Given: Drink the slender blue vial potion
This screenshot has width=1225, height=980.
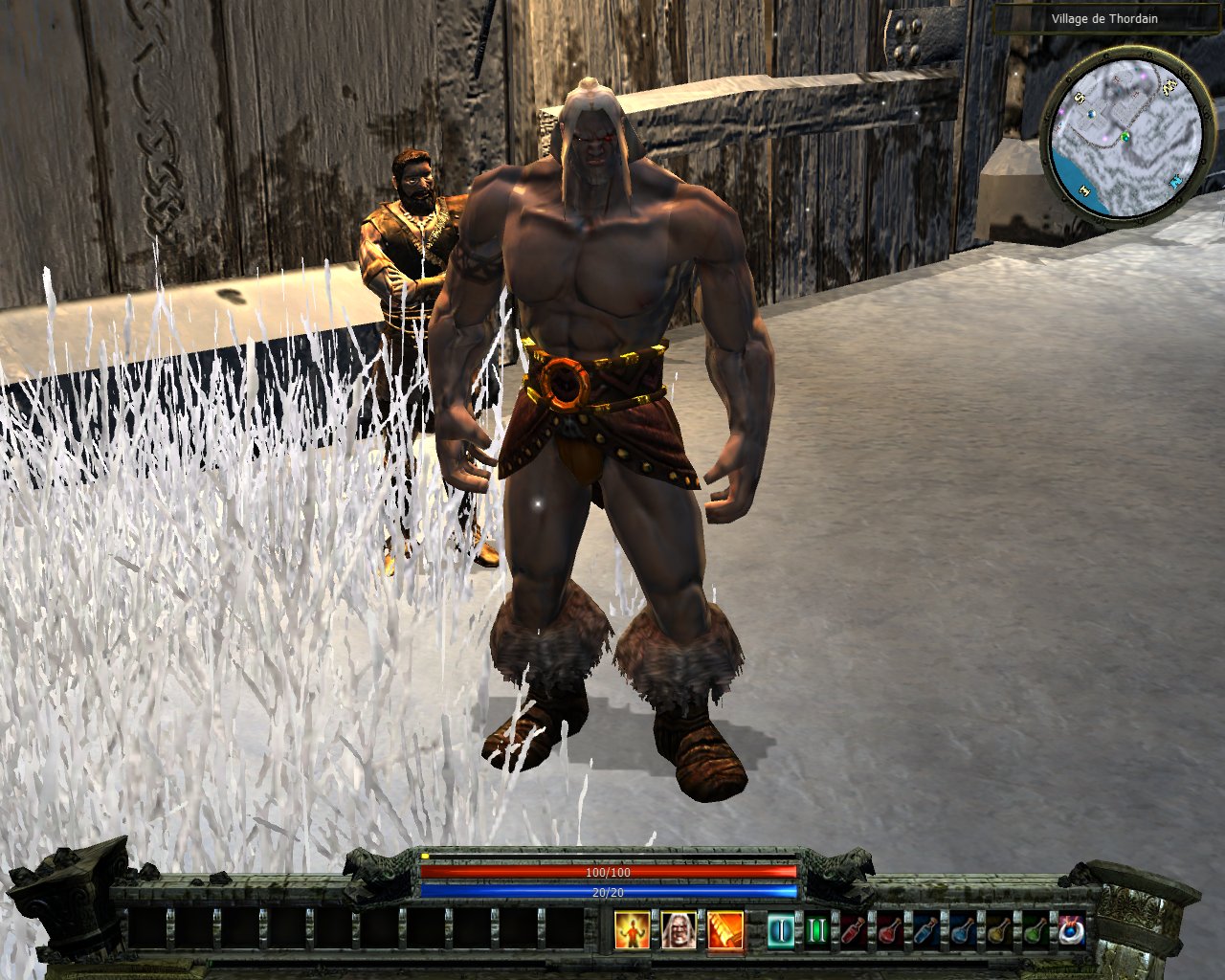Looking at the screenshot, I should (926, 930).
